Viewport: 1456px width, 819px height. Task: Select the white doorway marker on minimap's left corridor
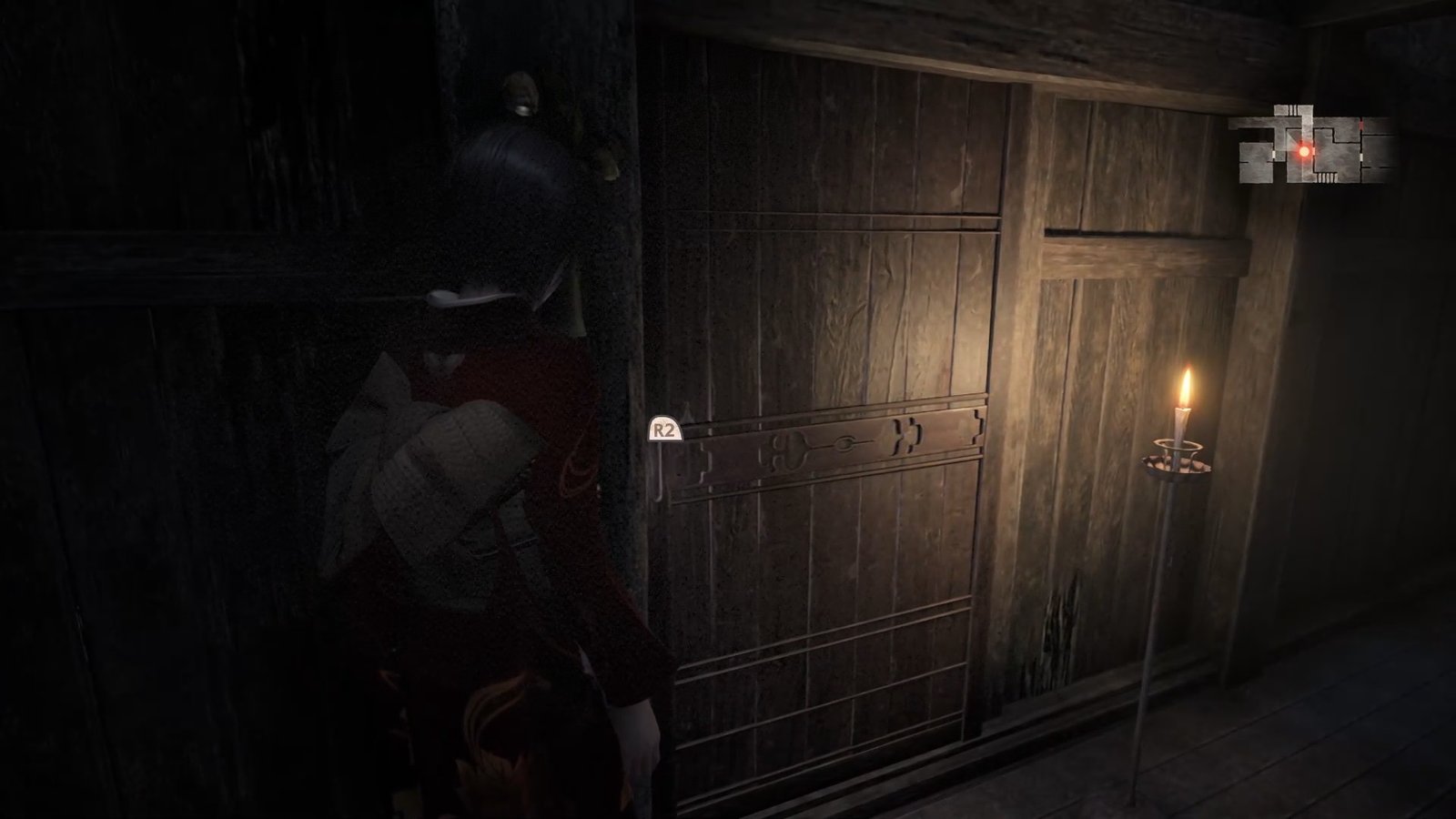pyautogui.click(x=1273, y=153)
